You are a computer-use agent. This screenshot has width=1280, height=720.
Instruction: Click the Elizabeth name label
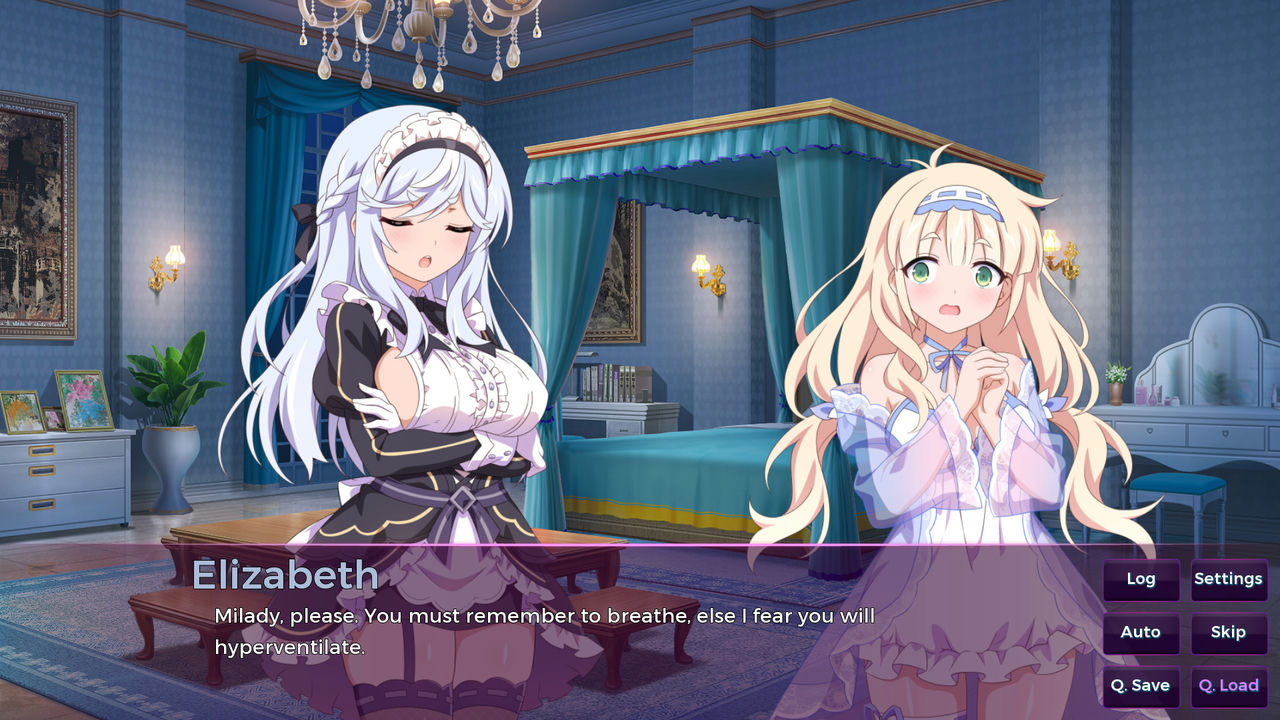[286, 575]
